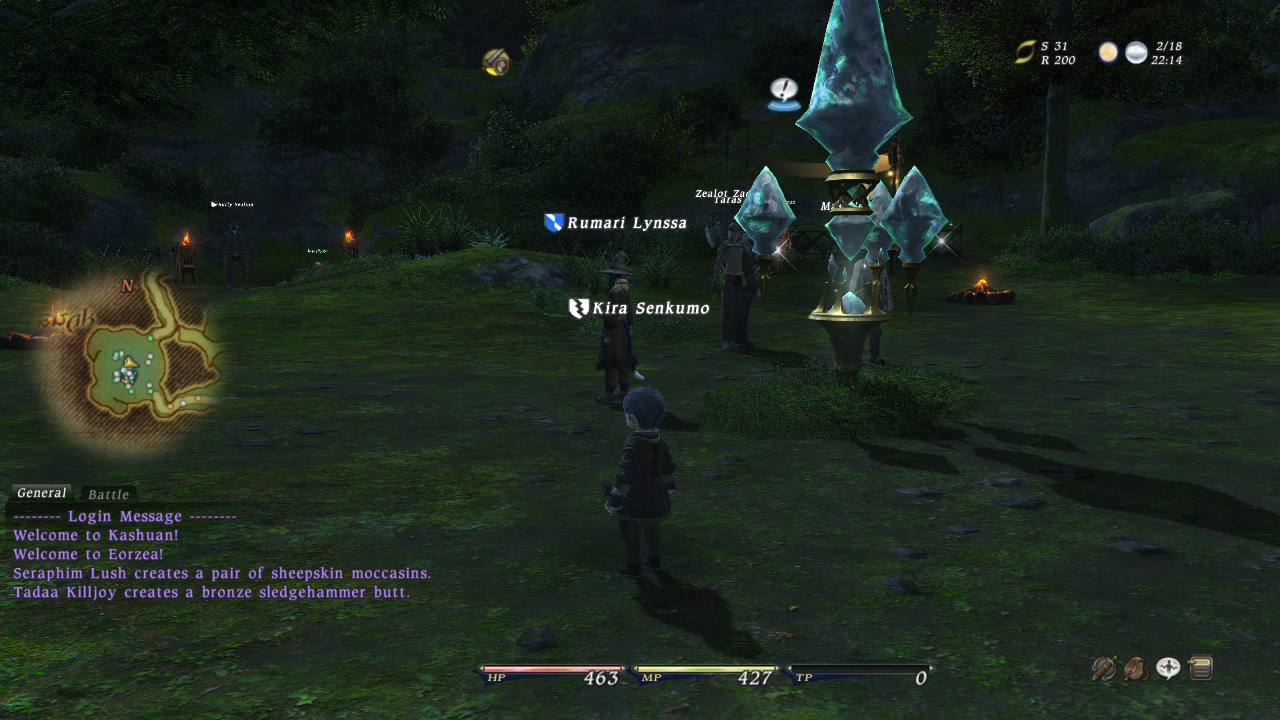
Task: Select Kira Senkumo's nameplate
Action: (650, 308)
